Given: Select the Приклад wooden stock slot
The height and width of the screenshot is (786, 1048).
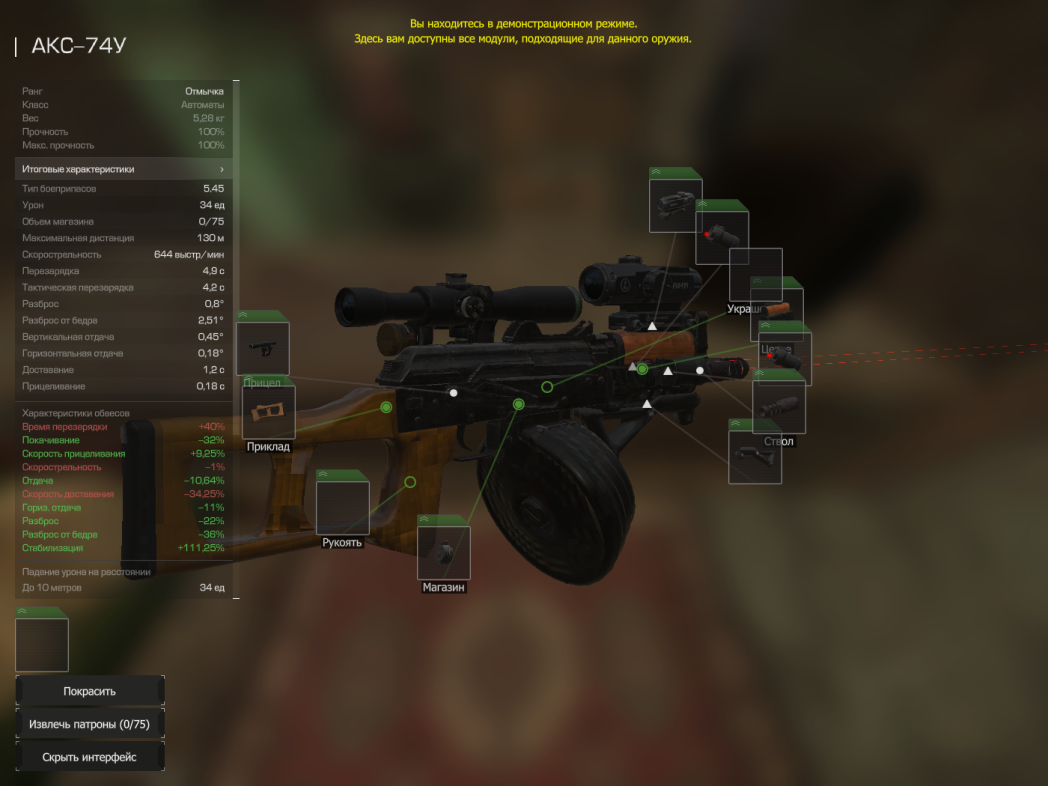Looking at the screenshot, I should [268, 412].
